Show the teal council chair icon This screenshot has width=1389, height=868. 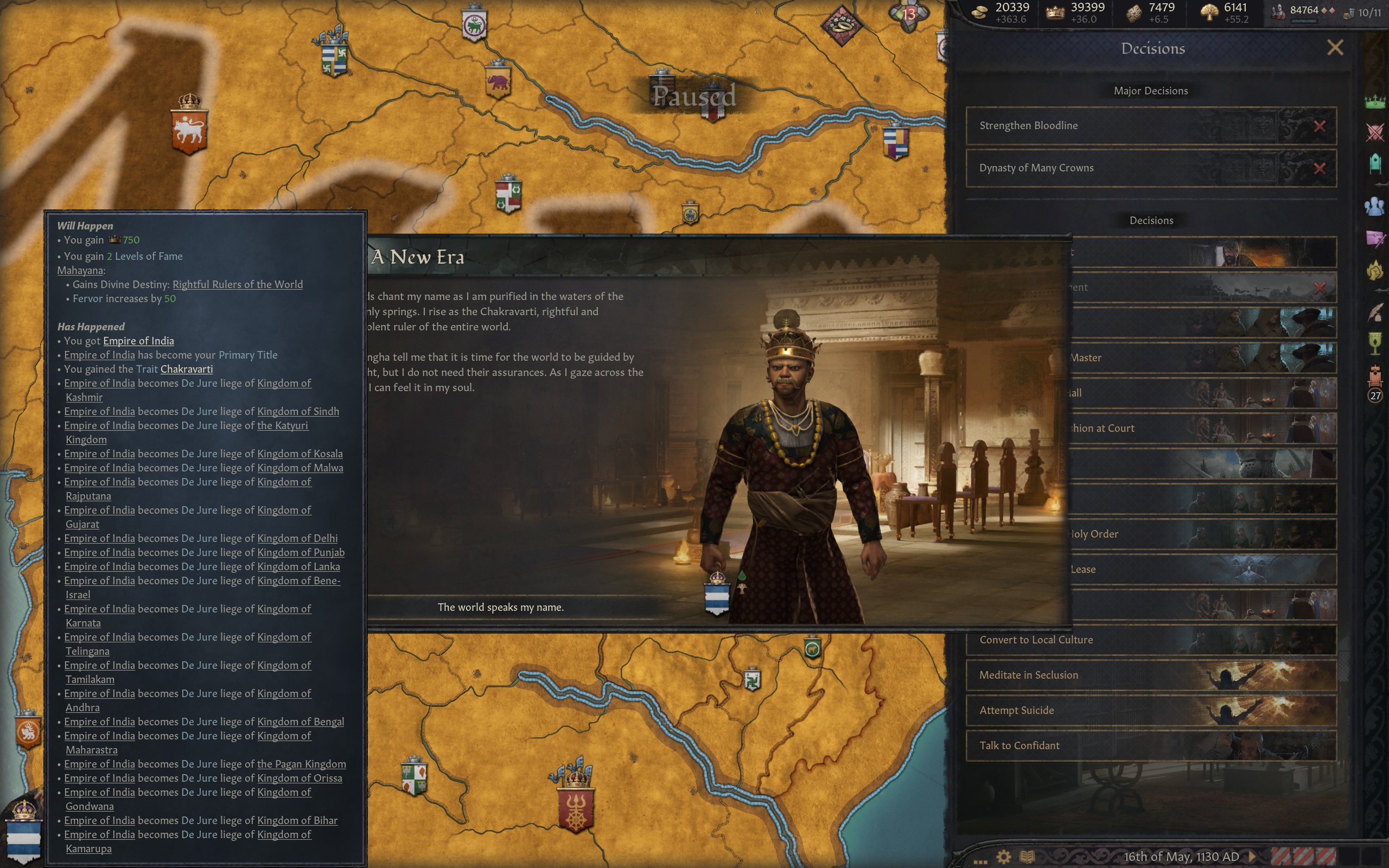[x=1375, y=164]
